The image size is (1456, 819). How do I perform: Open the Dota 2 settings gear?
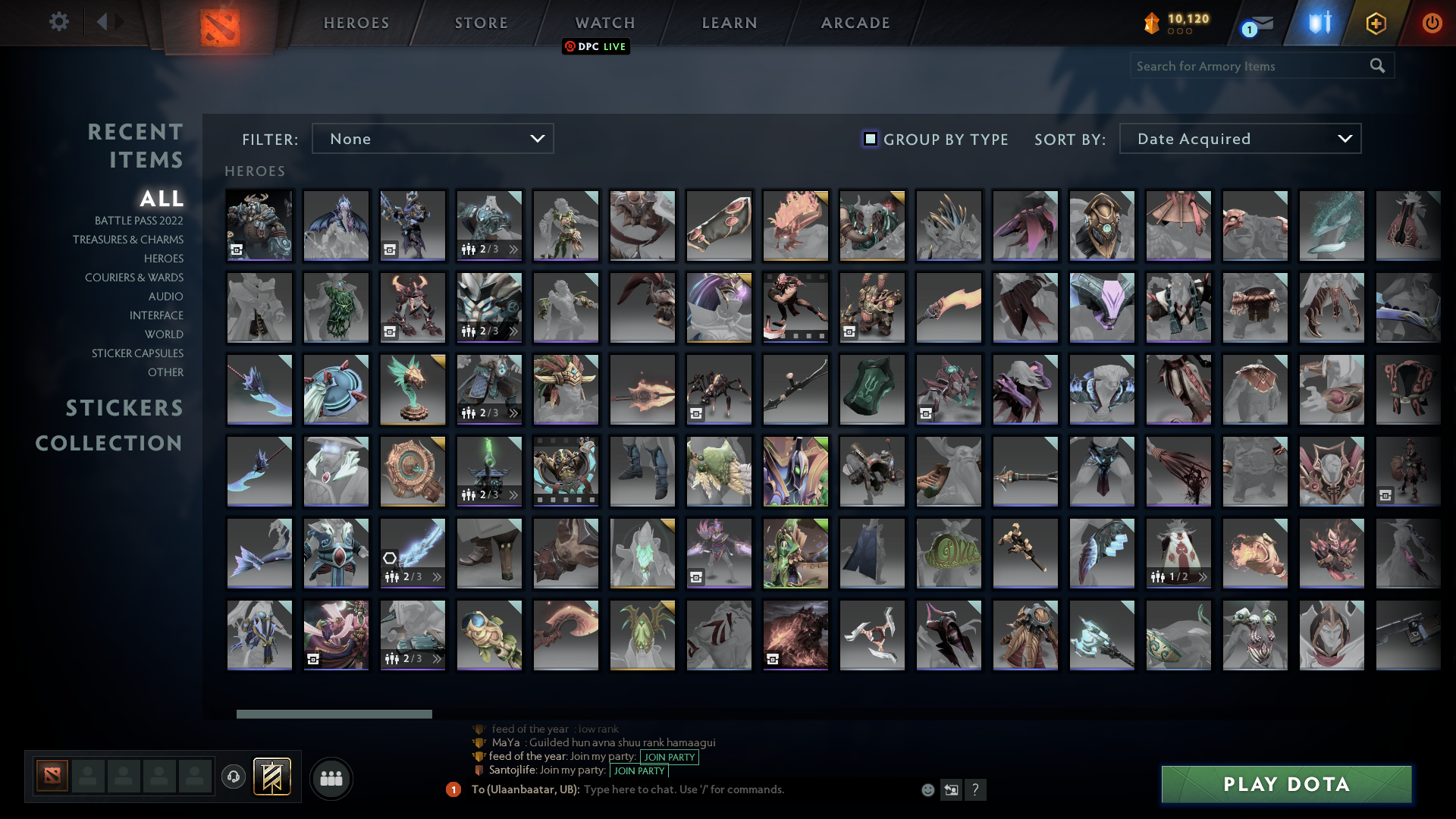coord(59,22)
